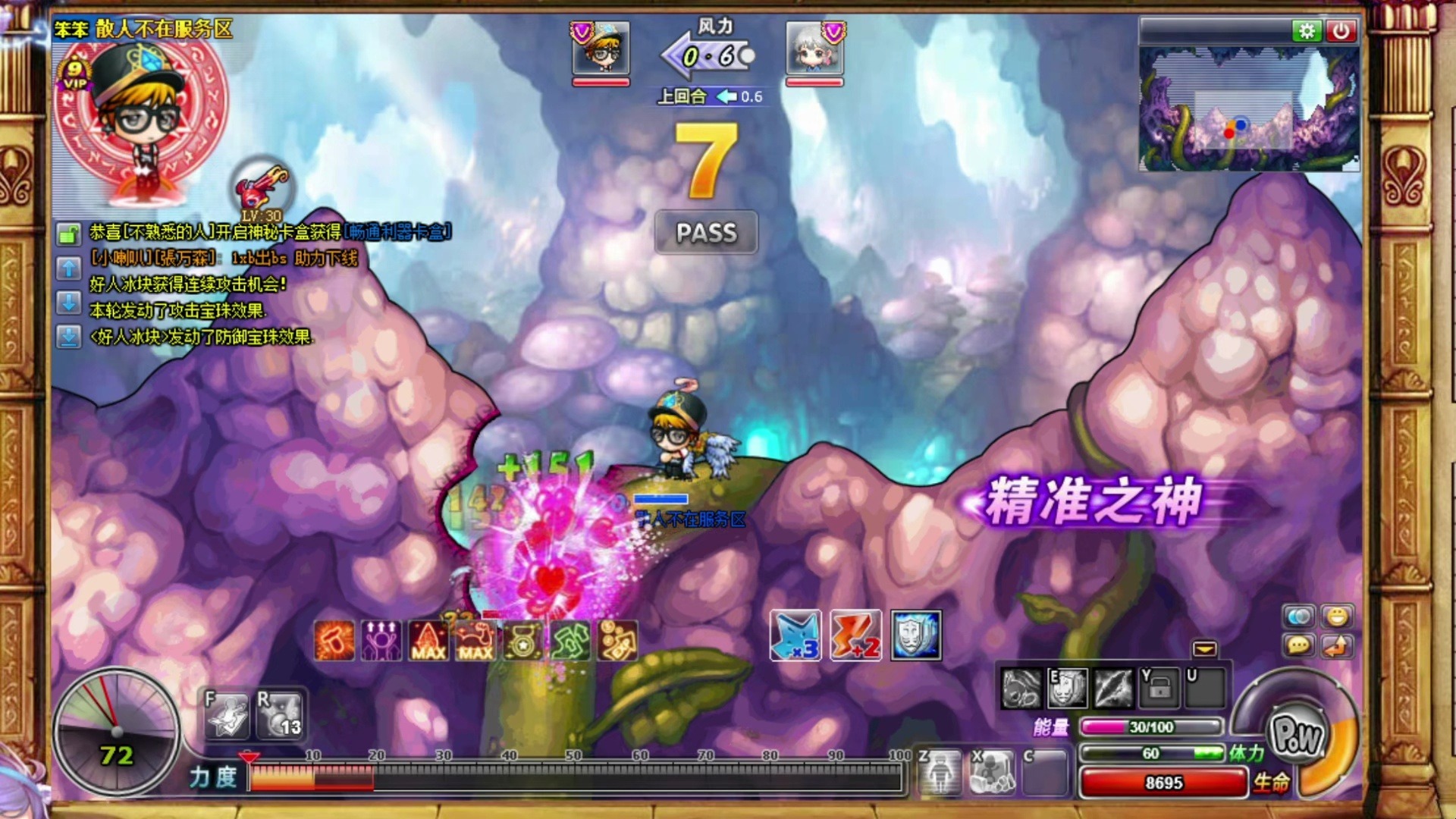The width and height of the screenshot is (1456, 819).
Task: Click the blue linked item name in chat
Action: 397,231
